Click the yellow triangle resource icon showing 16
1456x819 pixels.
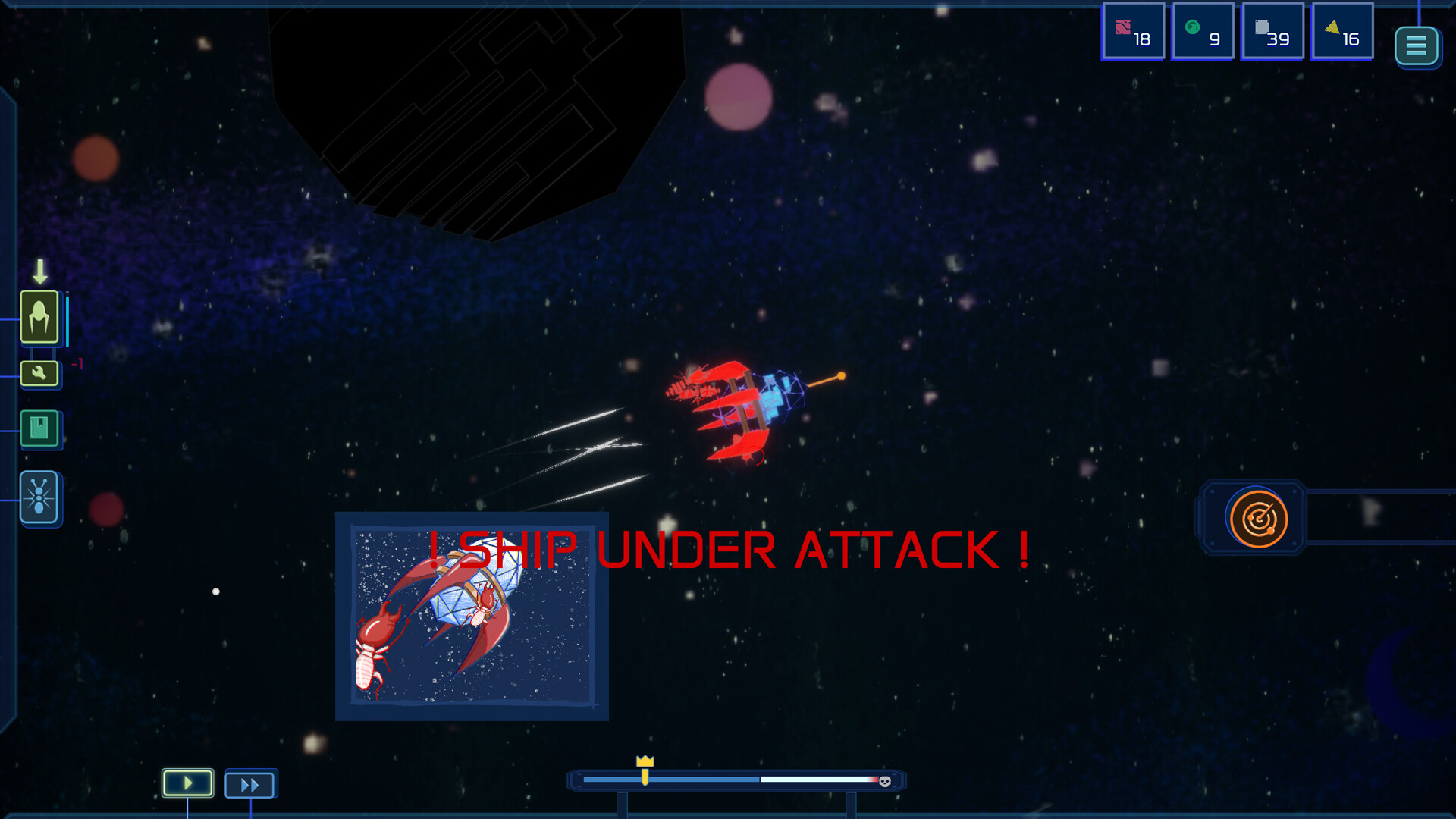[1341, 32]
